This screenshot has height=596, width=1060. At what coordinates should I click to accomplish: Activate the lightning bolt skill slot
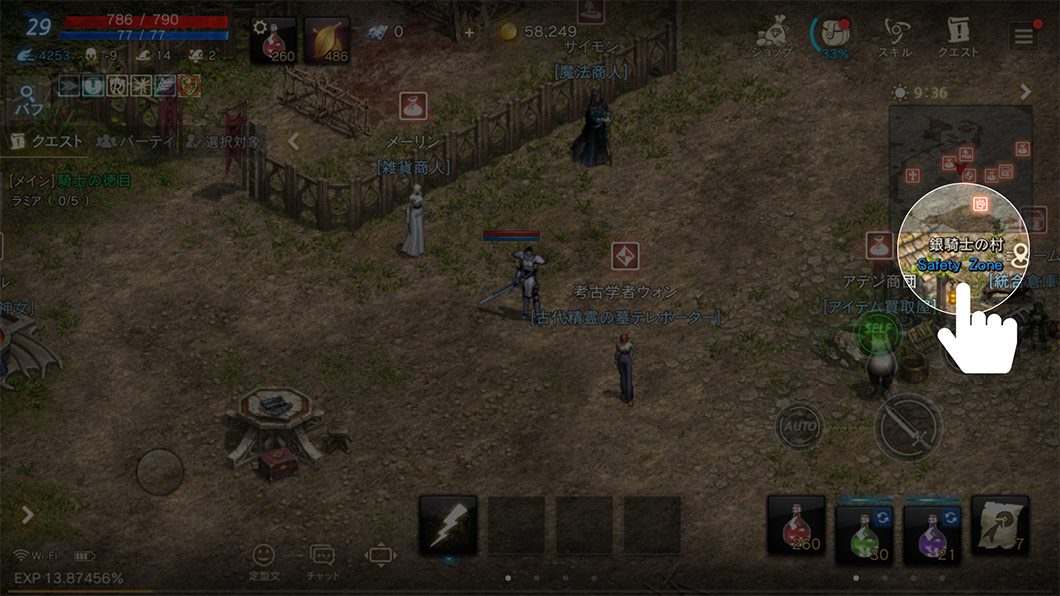point(447,525)
